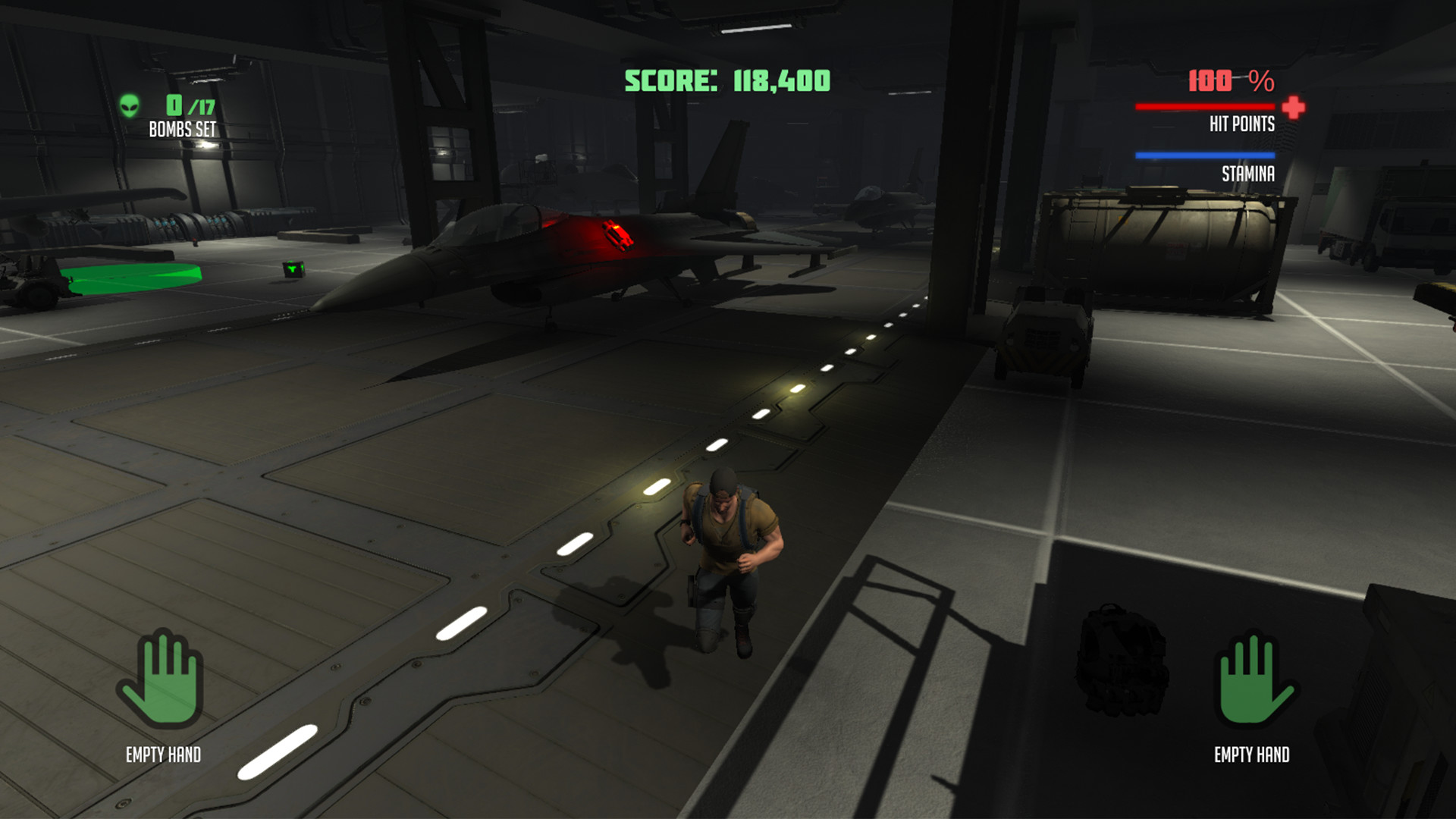Click the glowing red bomb on the jet

616,234
